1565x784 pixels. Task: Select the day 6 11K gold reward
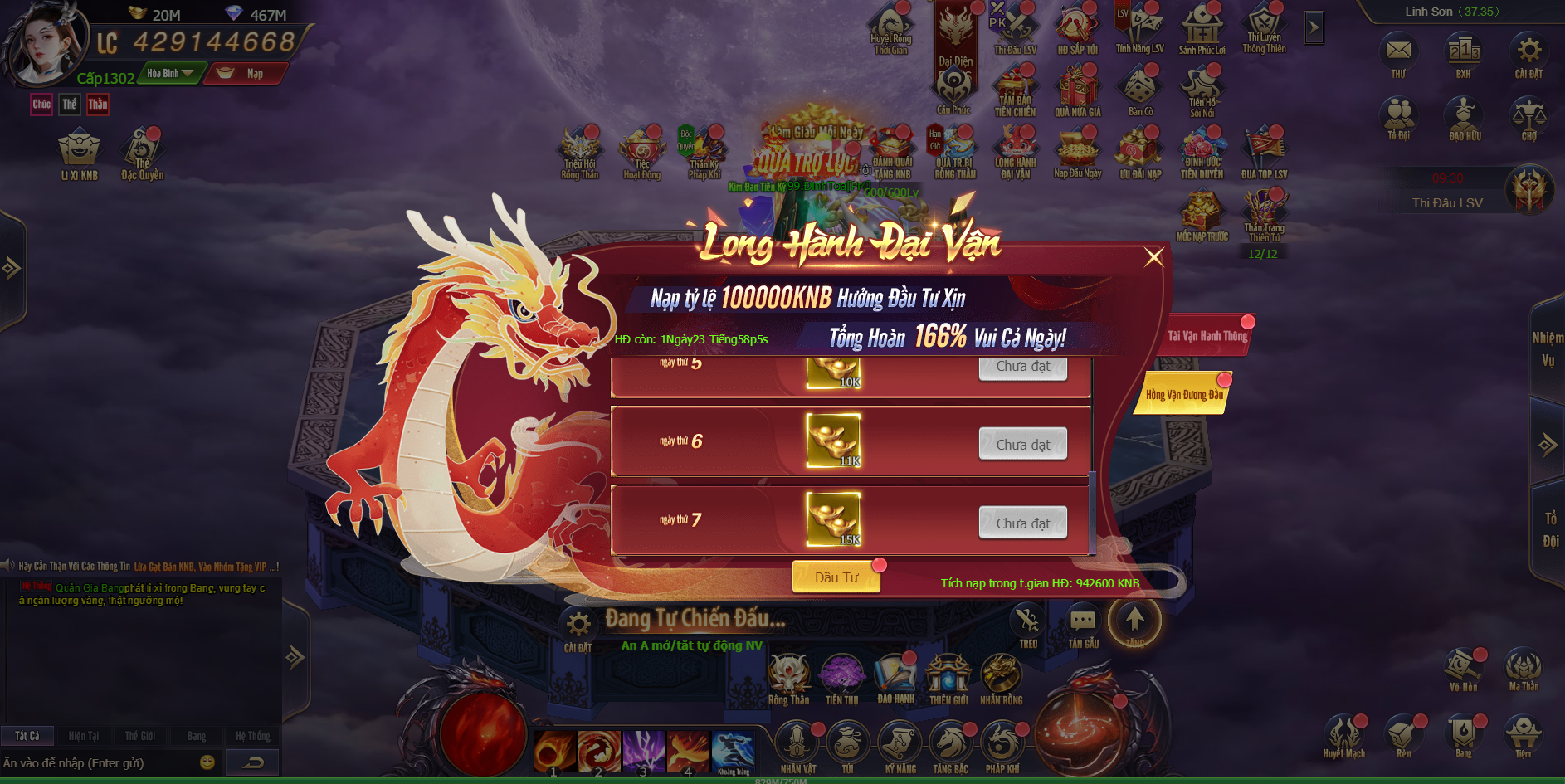coord(833,441)
